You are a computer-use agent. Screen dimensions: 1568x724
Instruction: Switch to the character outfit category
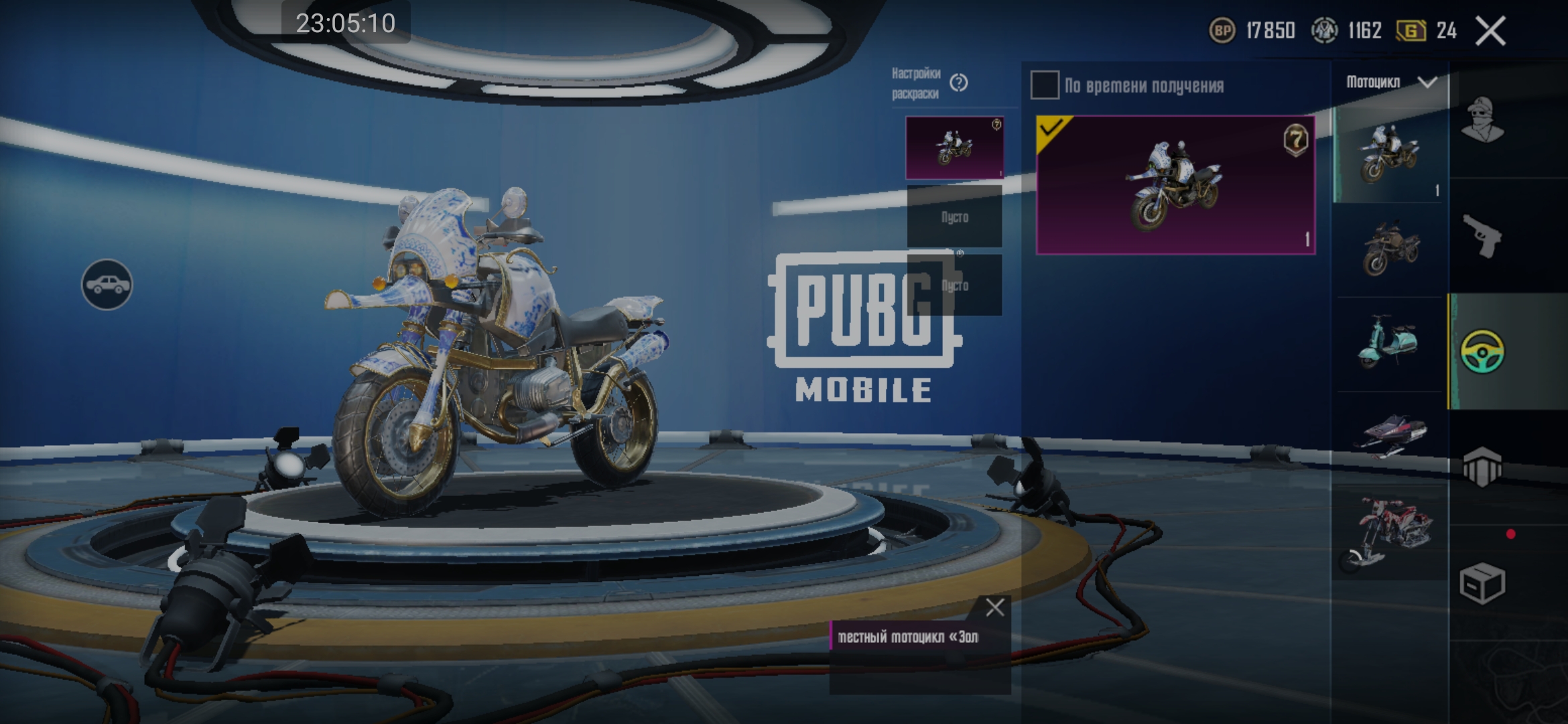[1482, 119]
